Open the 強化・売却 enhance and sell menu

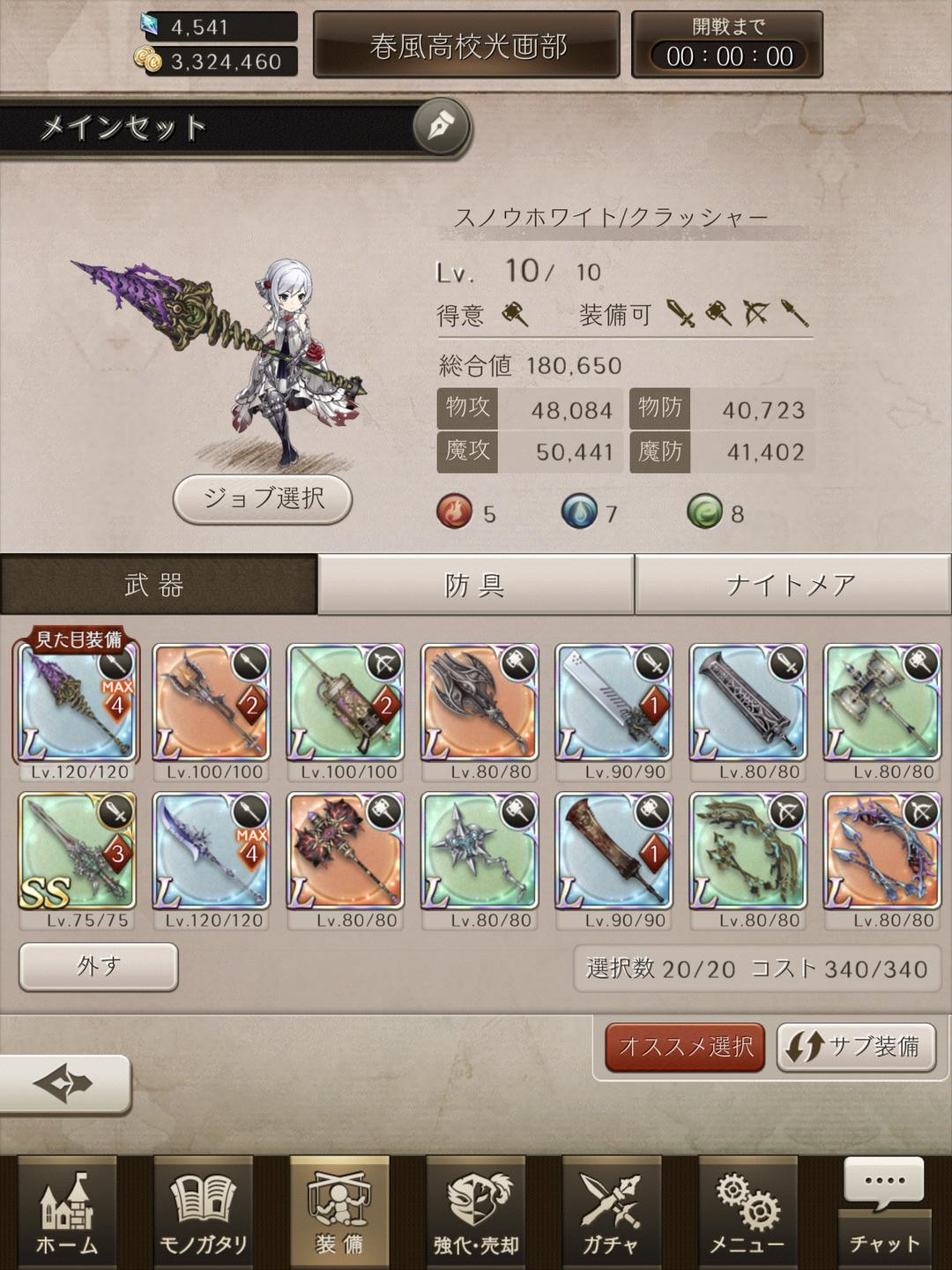tap(476, 1214)
